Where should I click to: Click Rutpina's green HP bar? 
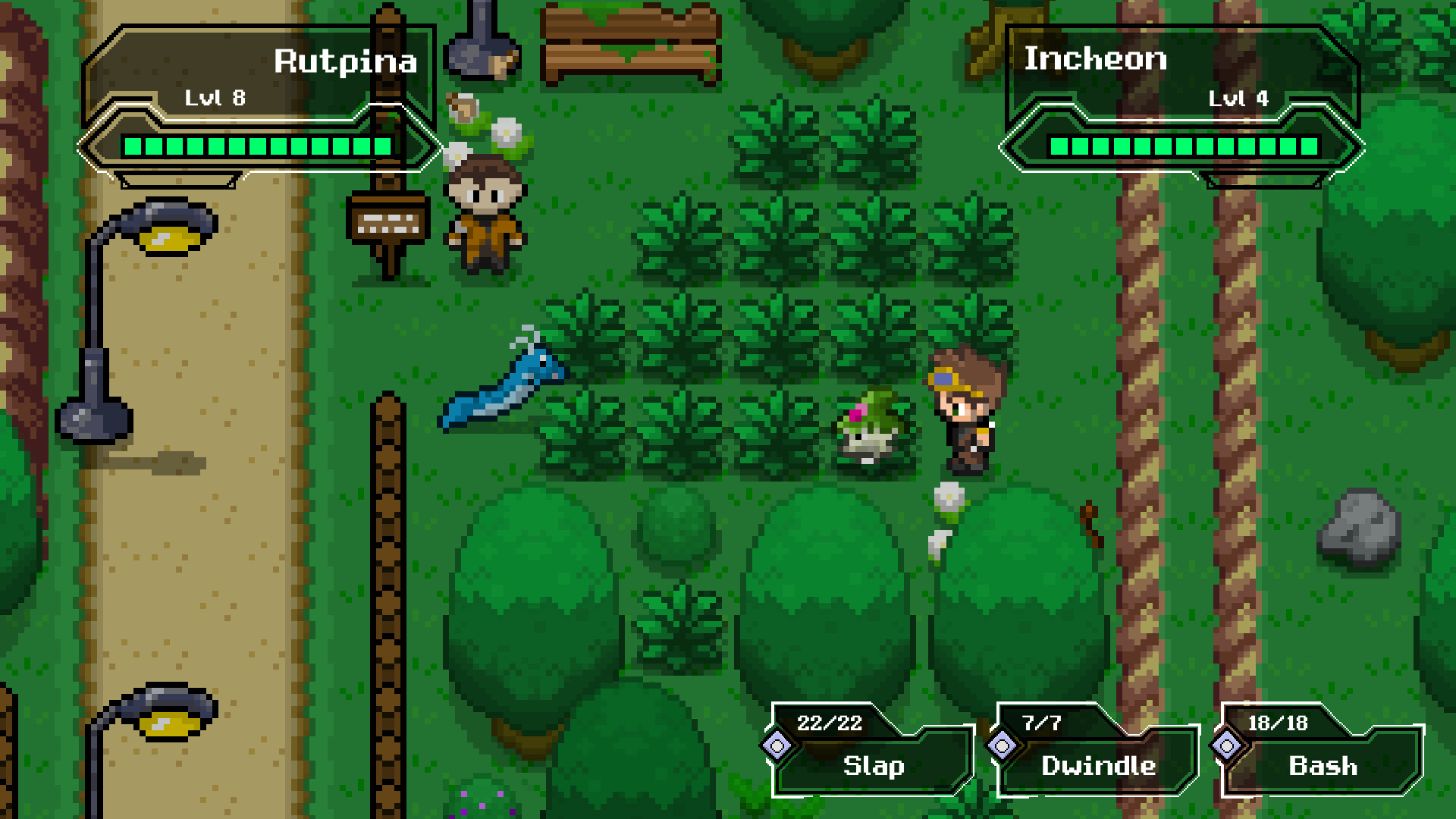coord(258,147)
